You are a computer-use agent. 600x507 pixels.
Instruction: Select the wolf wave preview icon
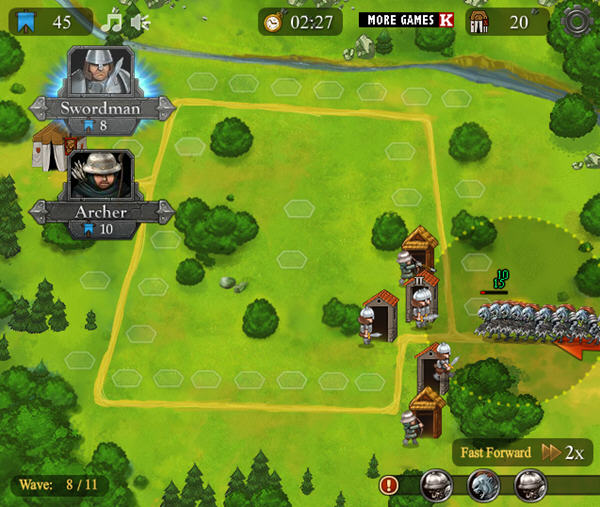coord(483,486)
